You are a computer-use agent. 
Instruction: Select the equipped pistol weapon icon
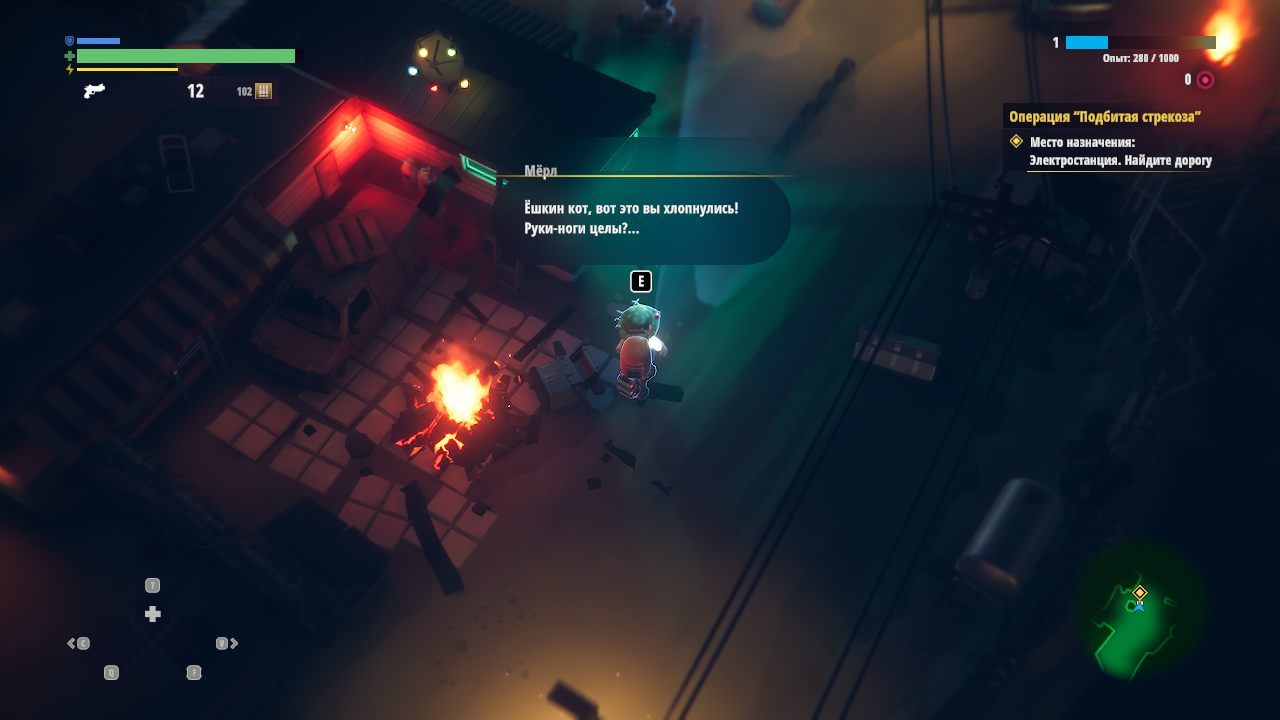point(94,91)
